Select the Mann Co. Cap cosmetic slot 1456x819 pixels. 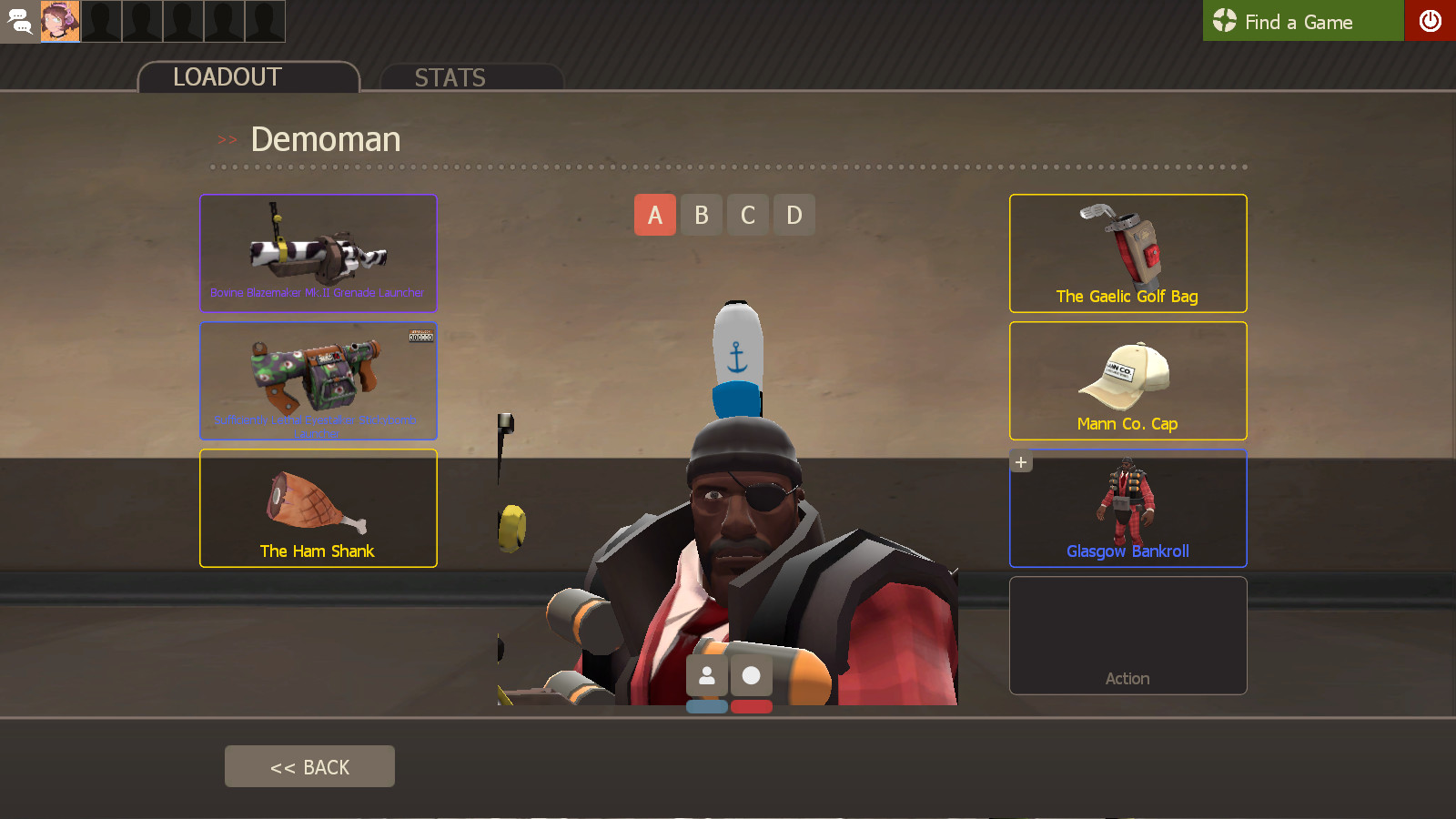1127,380
